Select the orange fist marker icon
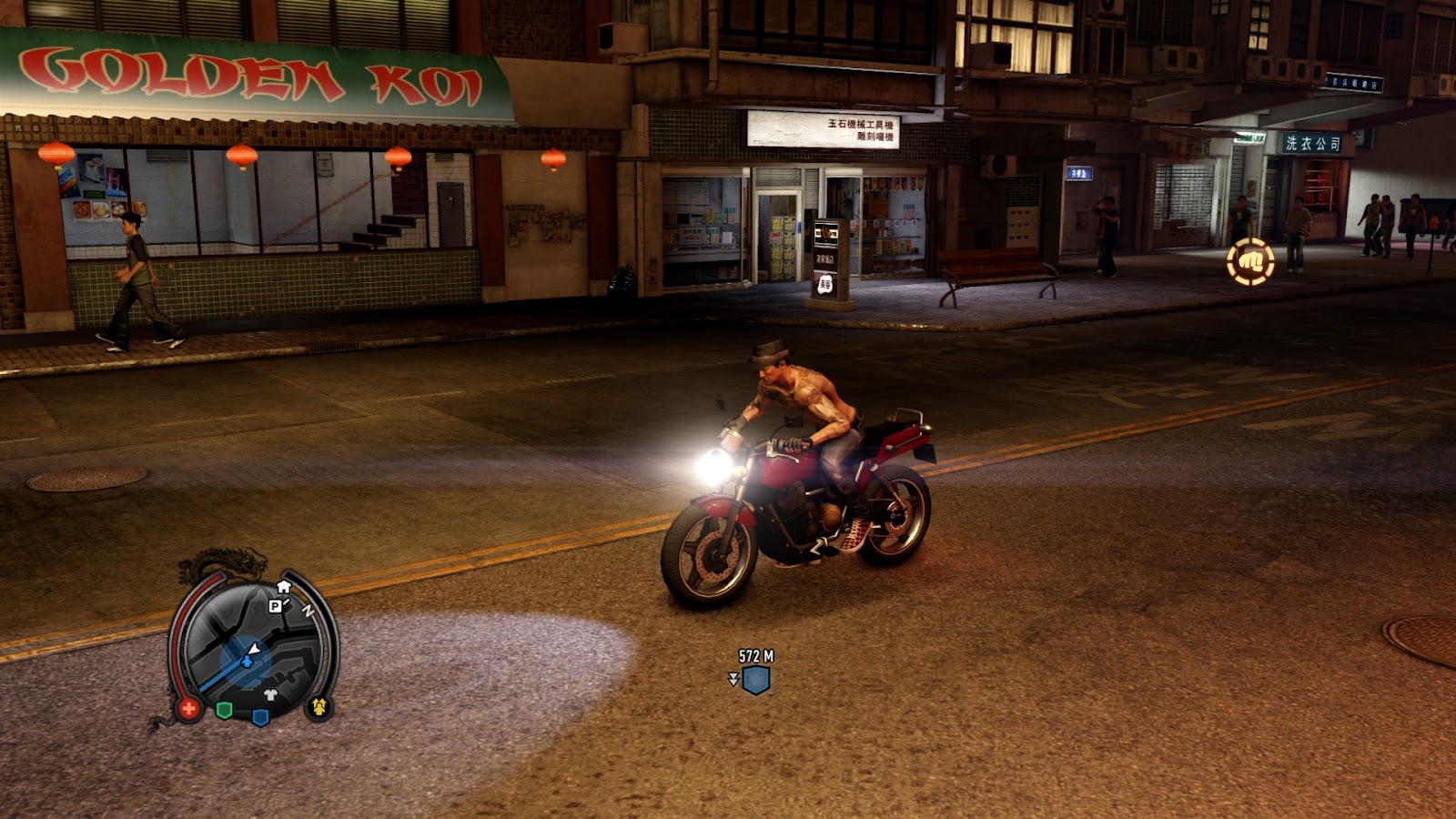 point(1250,262)
